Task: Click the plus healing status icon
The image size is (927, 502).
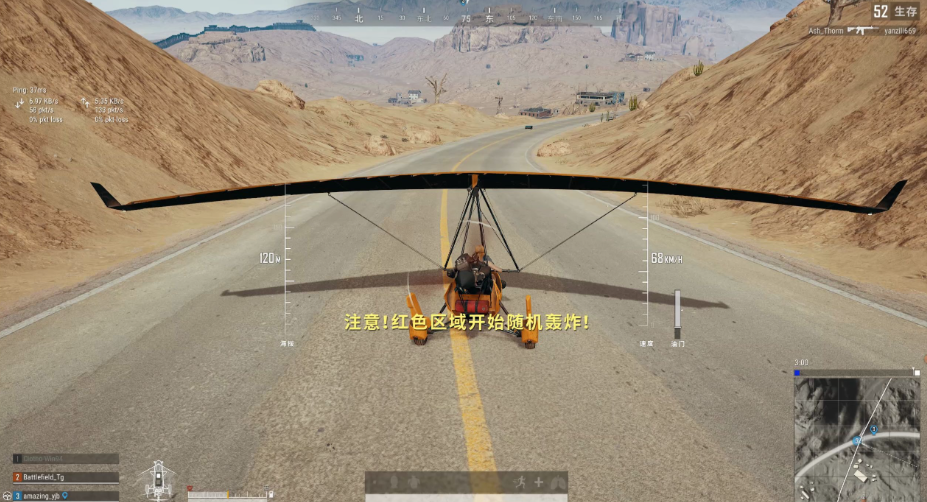Action: [538, 482]
